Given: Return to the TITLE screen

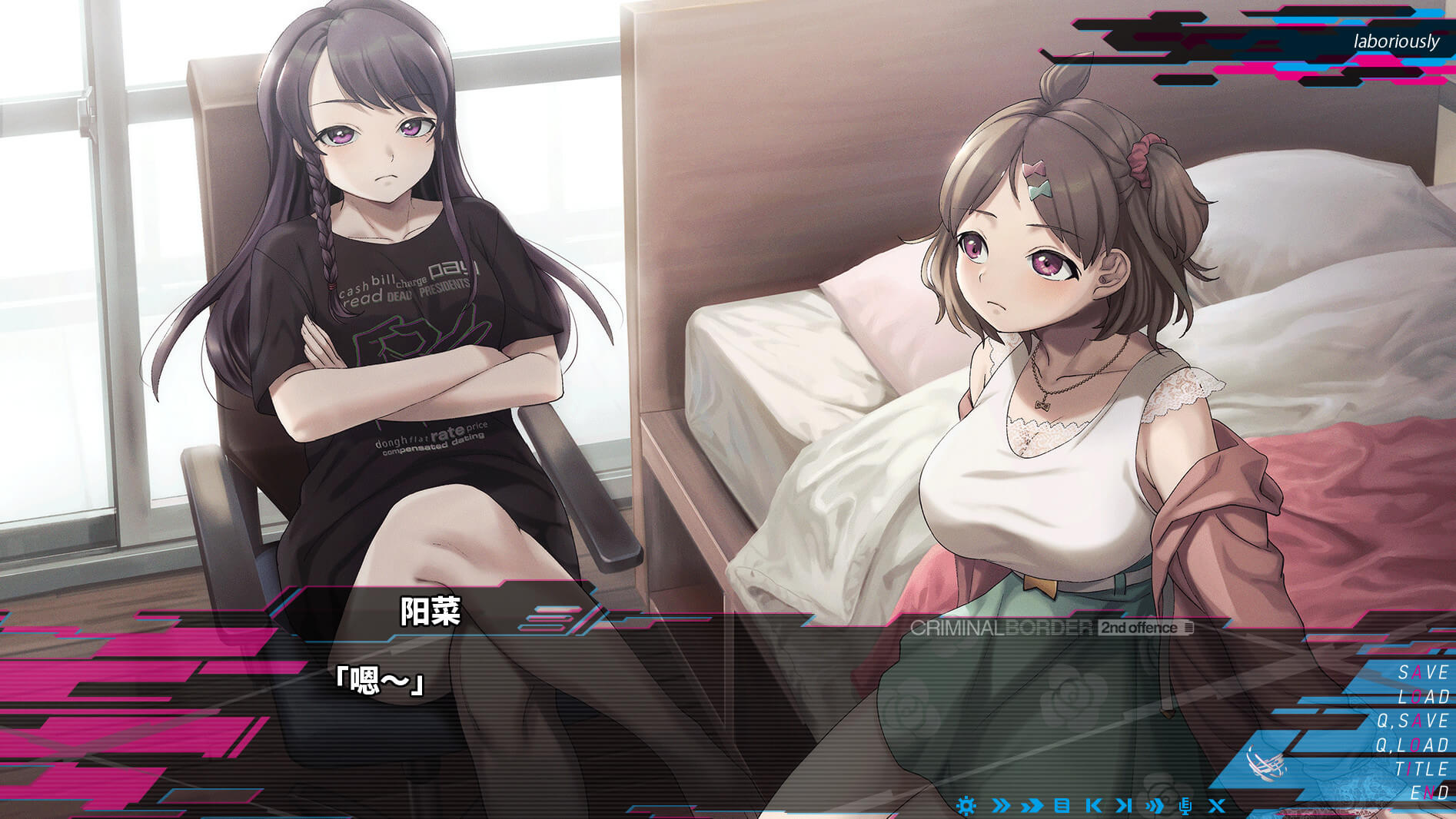Looking at the screenshot, I should point(1421,769).
